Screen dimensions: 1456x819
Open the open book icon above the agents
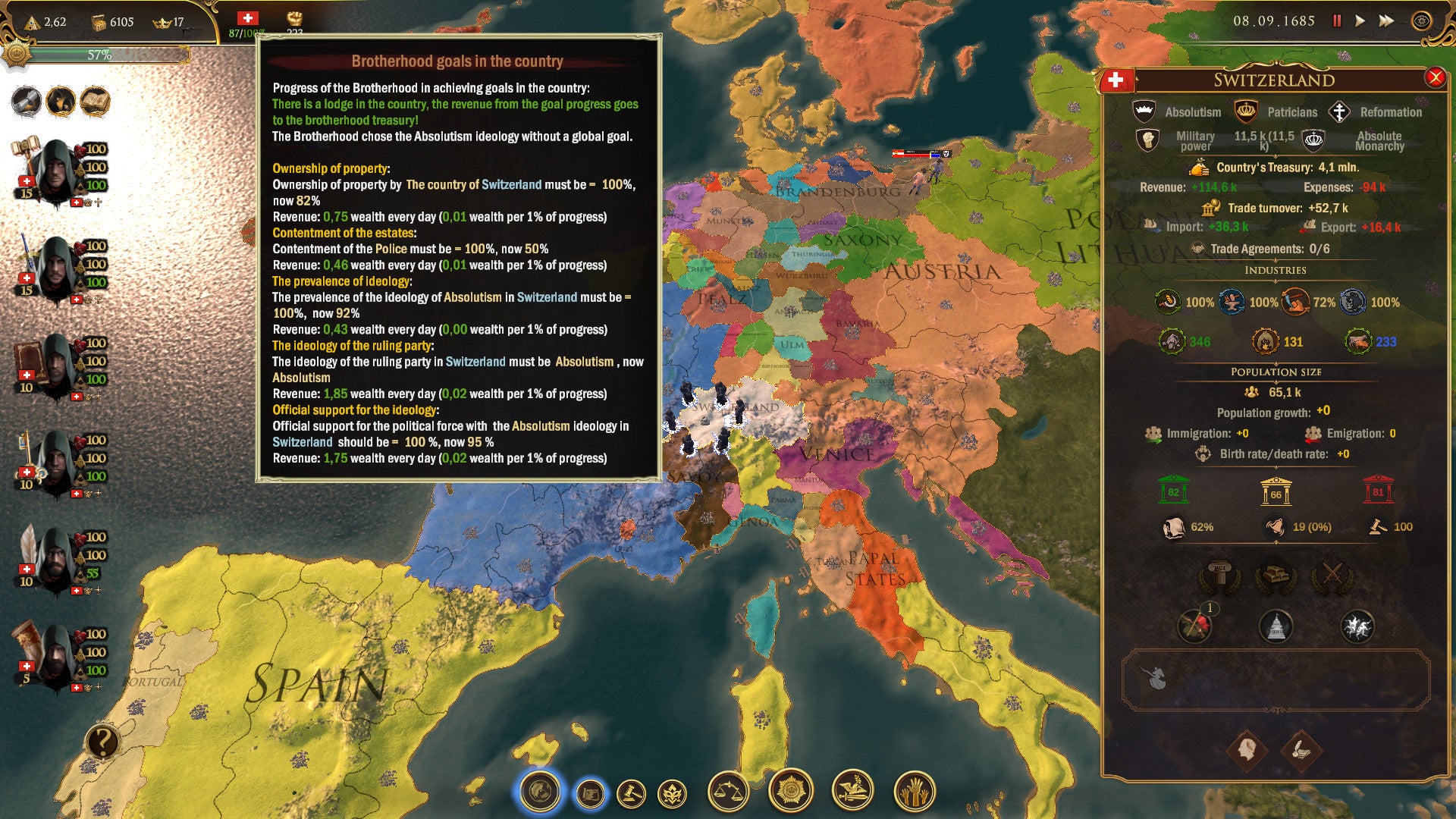click(95, 101)
